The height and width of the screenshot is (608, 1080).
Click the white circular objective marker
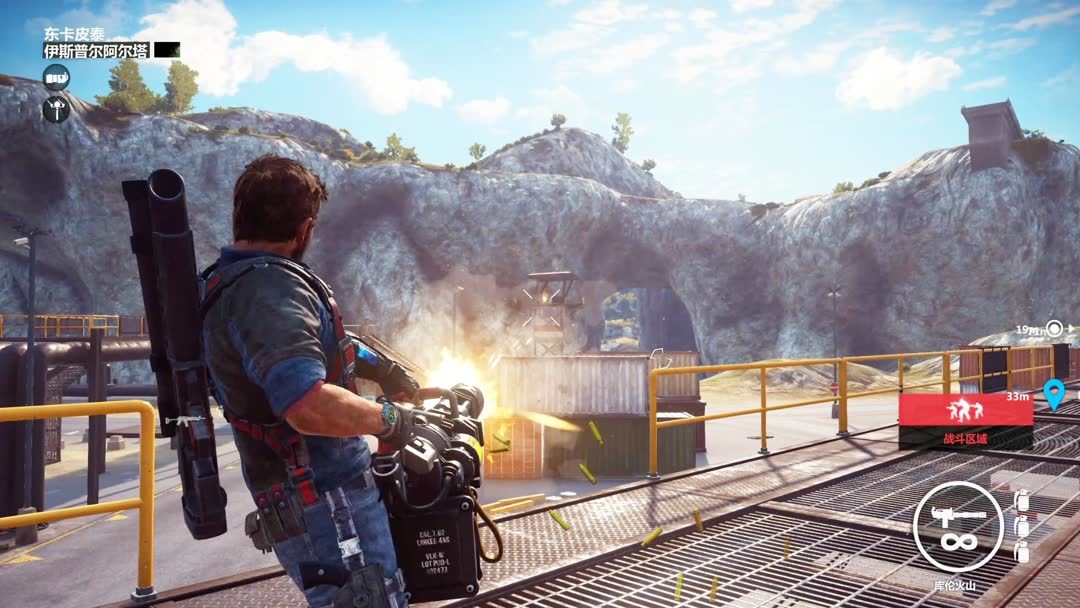pyautogui.click(x=1054, y=327)
